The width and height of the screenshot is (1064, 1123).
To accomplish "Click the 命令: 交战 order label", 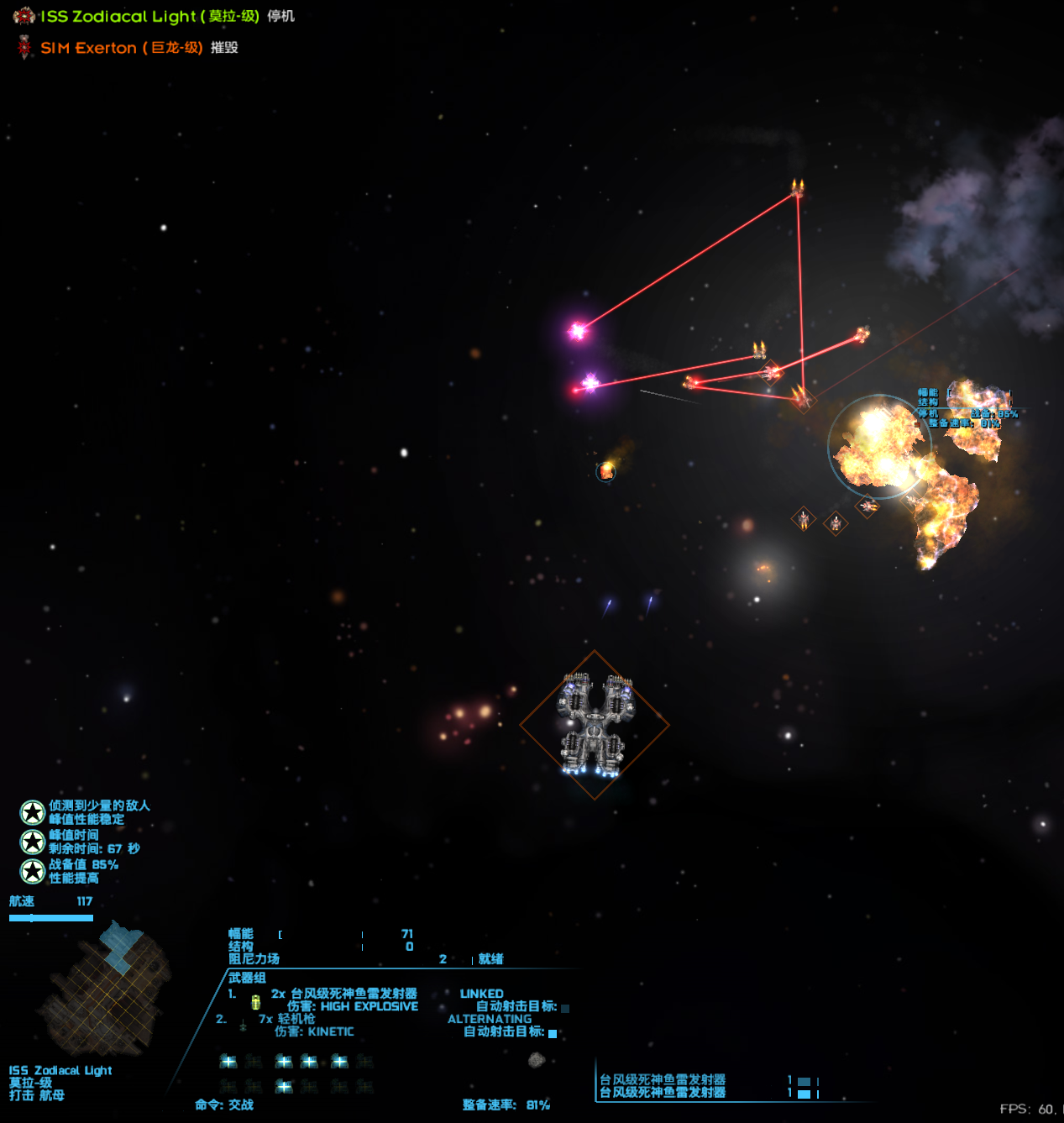I will point(224,1105).
